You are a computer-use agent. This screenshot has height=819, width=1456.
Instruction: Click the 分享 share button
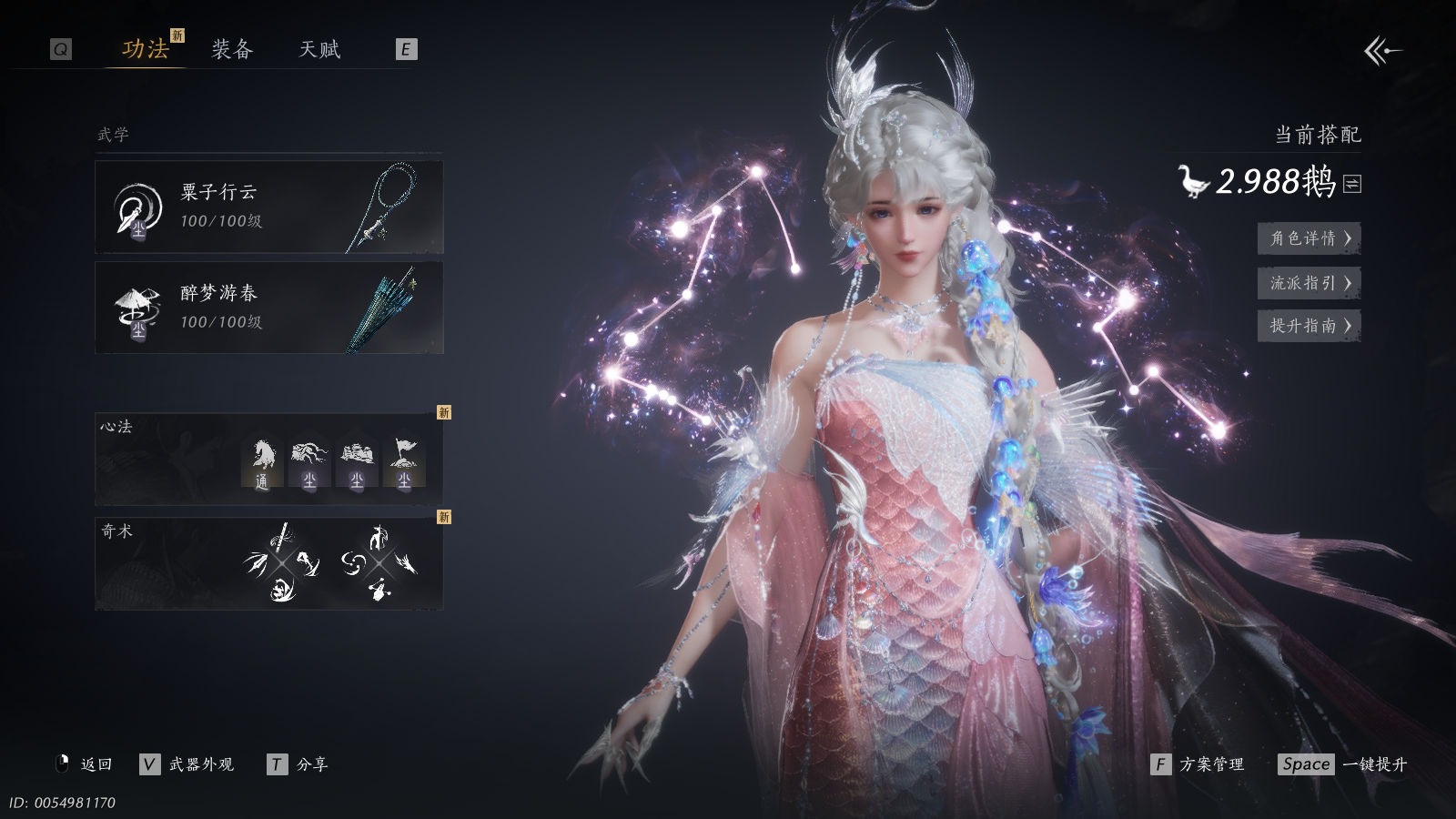click(298, 764)
